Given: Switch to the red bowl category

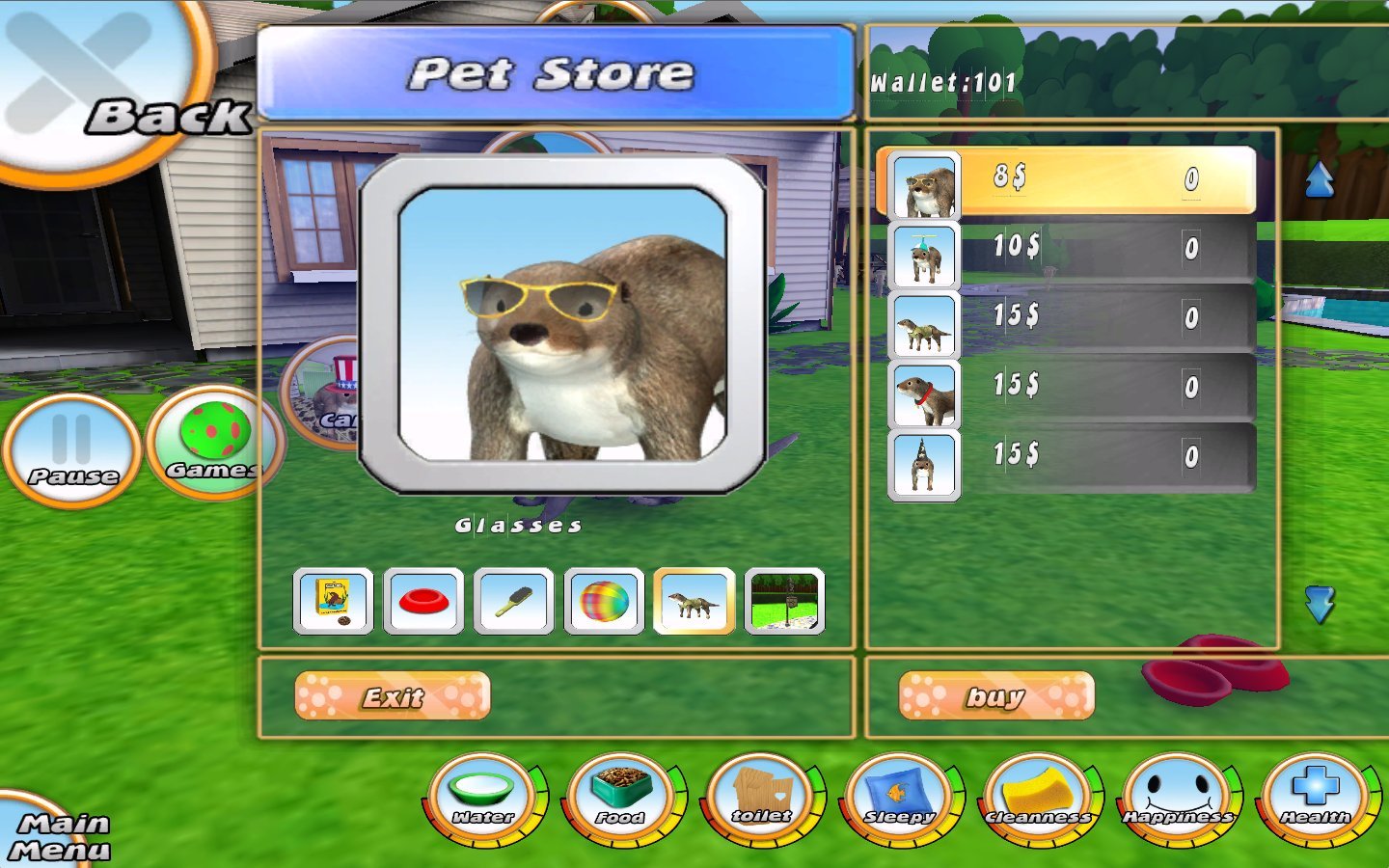Looking at the screenshot, I should (x=423, y=602).
